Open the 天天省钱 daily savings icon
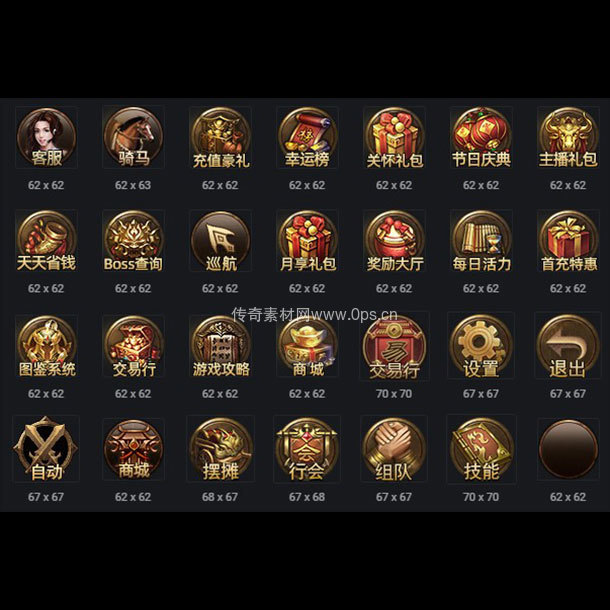This screenshot has width=610, height=610. pos(46,242)
